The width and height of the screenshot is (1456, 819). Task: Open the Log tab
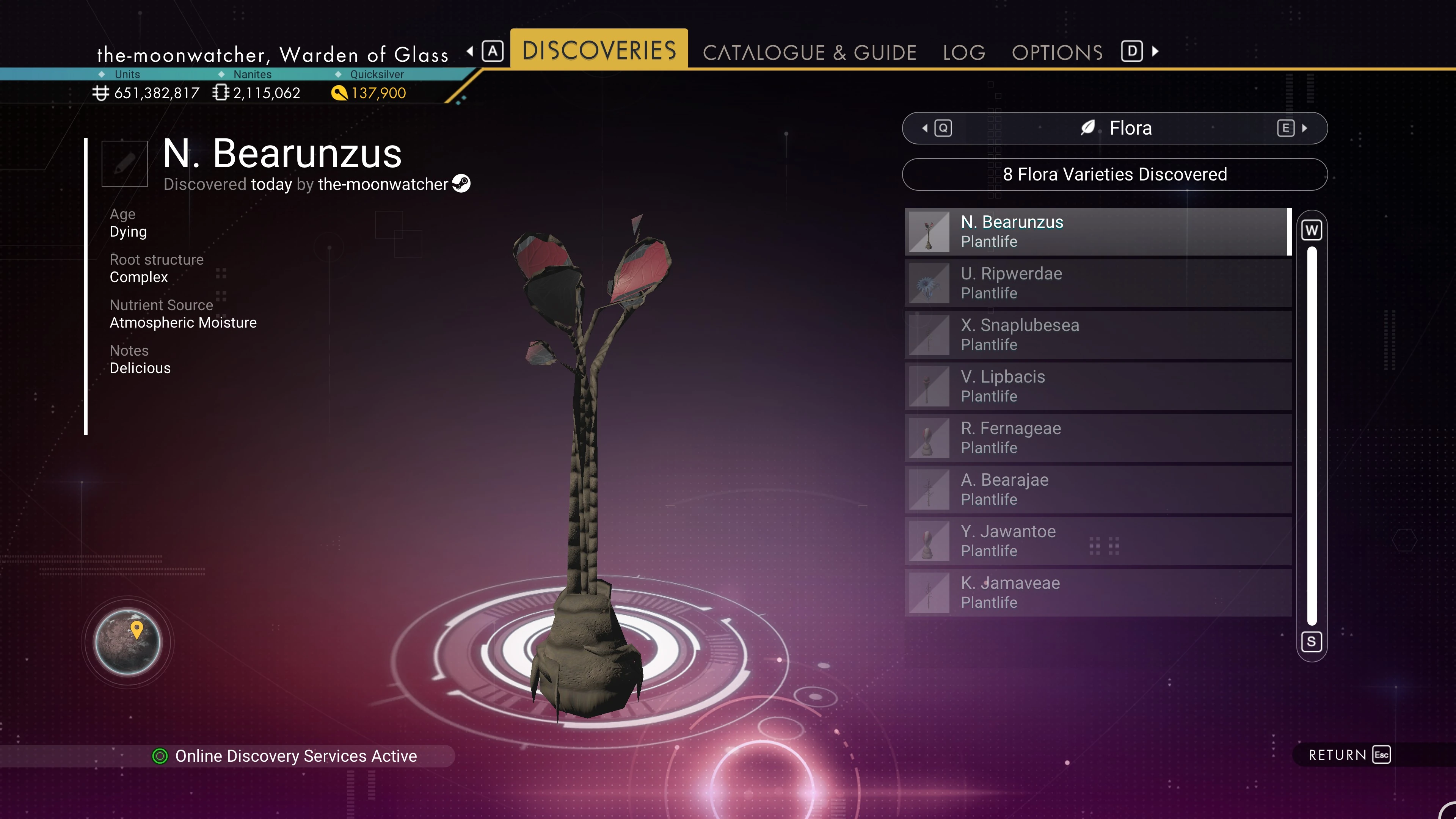pos(964,53)
